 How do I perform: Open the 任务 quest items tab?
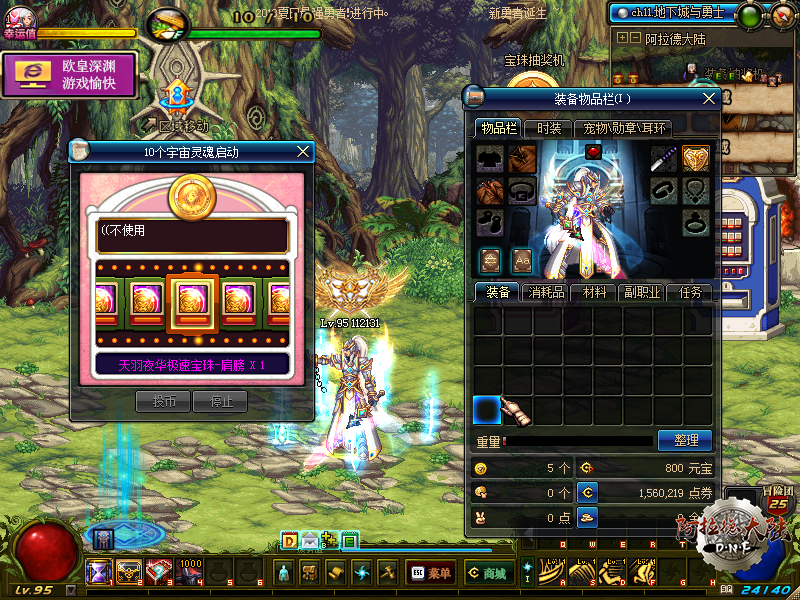690,292
